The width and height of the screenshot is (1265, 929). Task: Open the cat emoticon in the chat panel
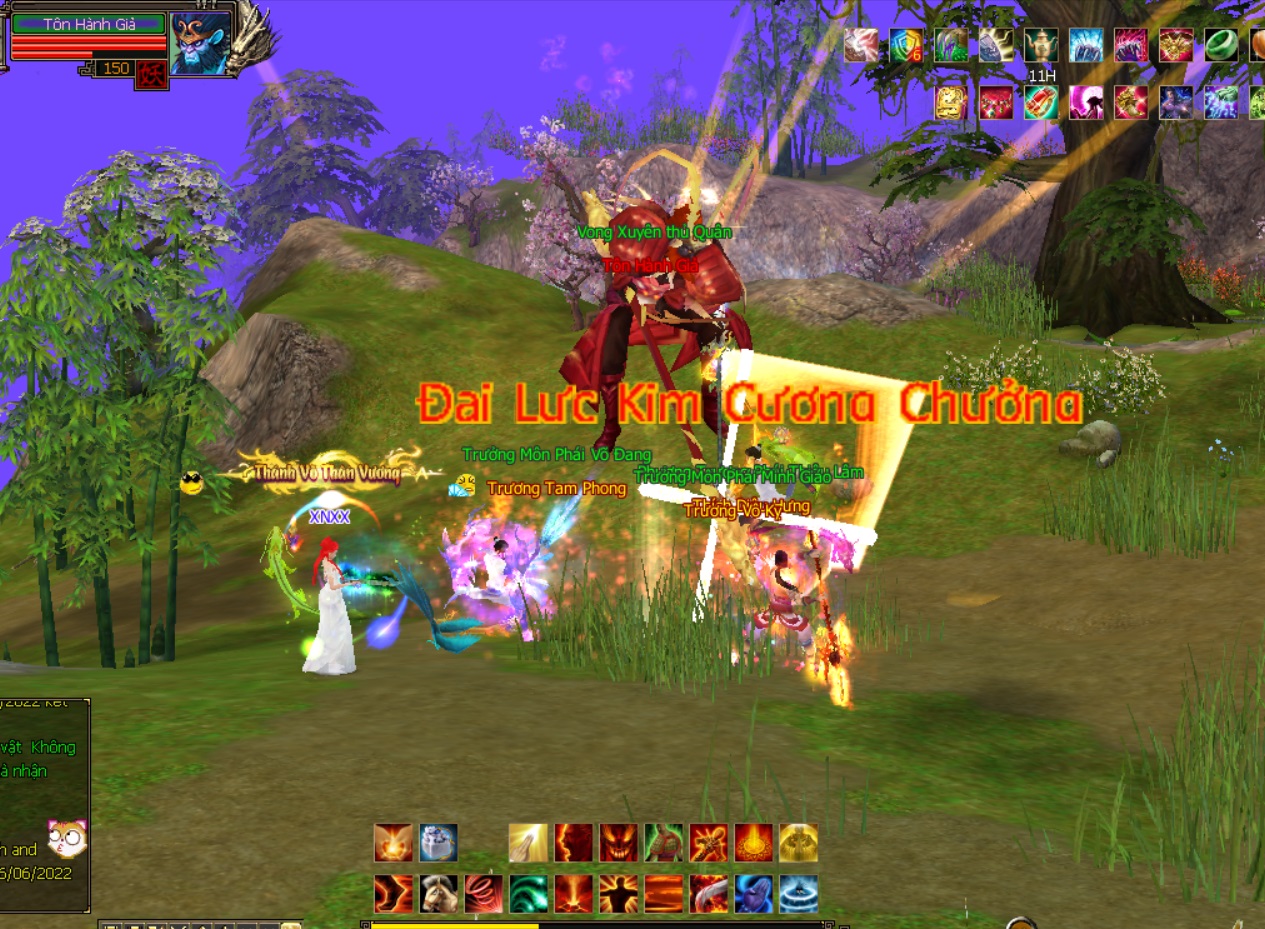click(x=67, y=838)
